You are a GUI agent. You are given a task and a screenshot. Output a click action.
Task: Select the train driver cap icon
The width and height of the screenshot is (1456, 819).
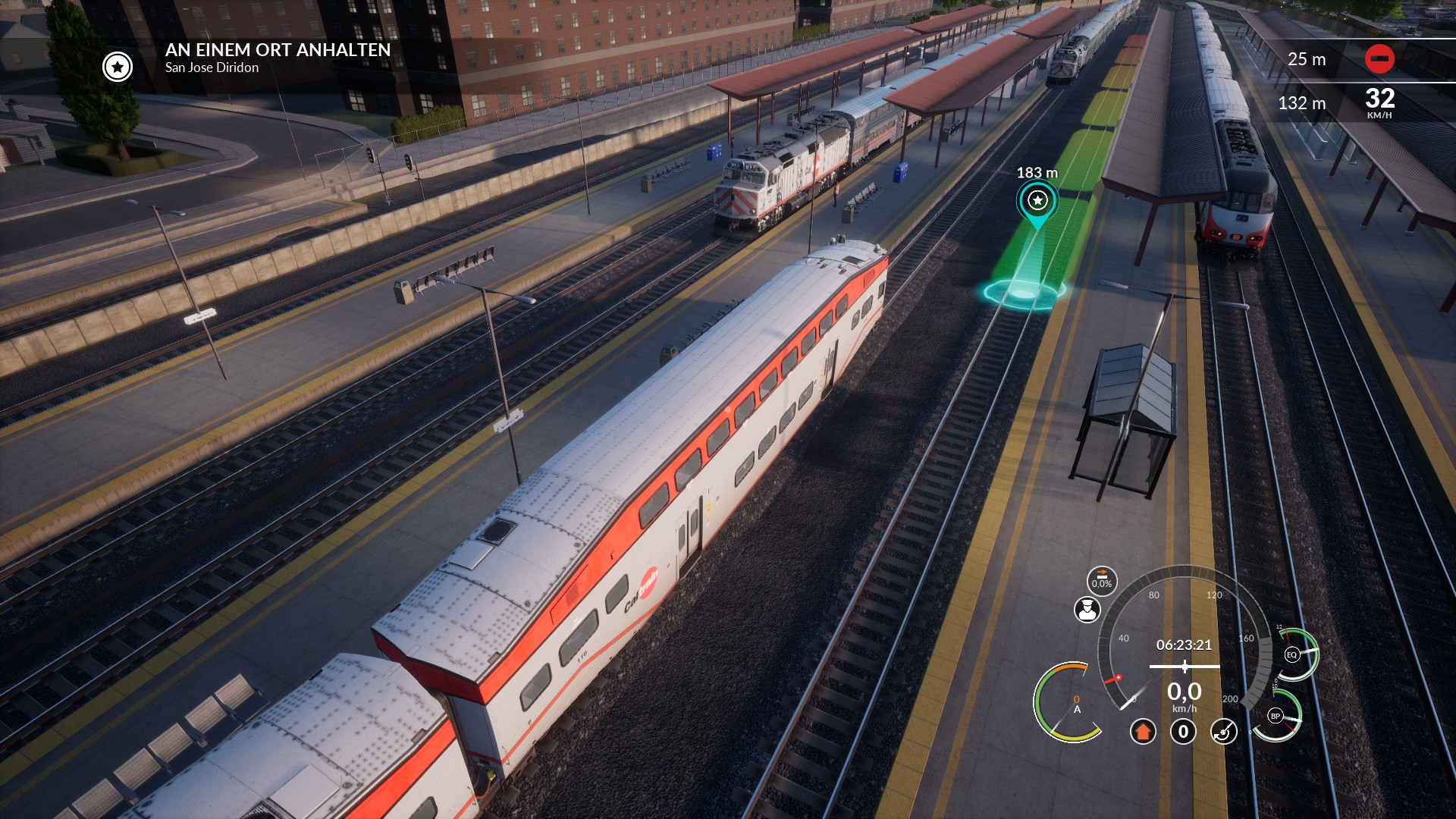point(1087,610)
